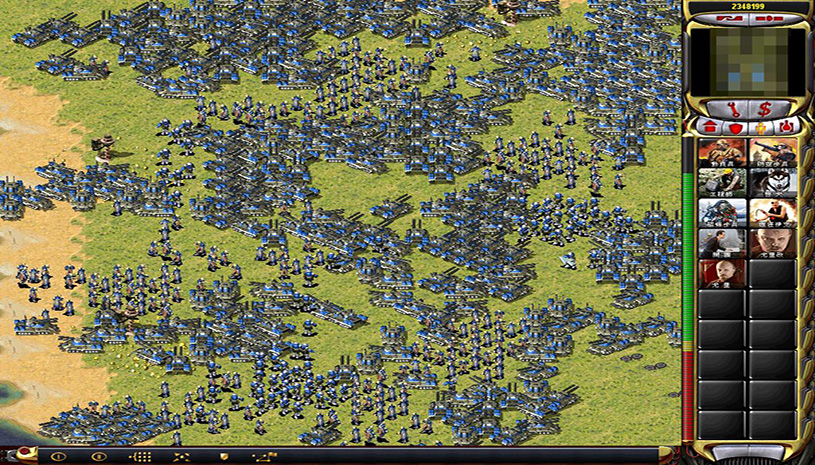Switch to the shield defenses build tab
The width and height of the screenshot is (815, 465).
tap(735, 127)
